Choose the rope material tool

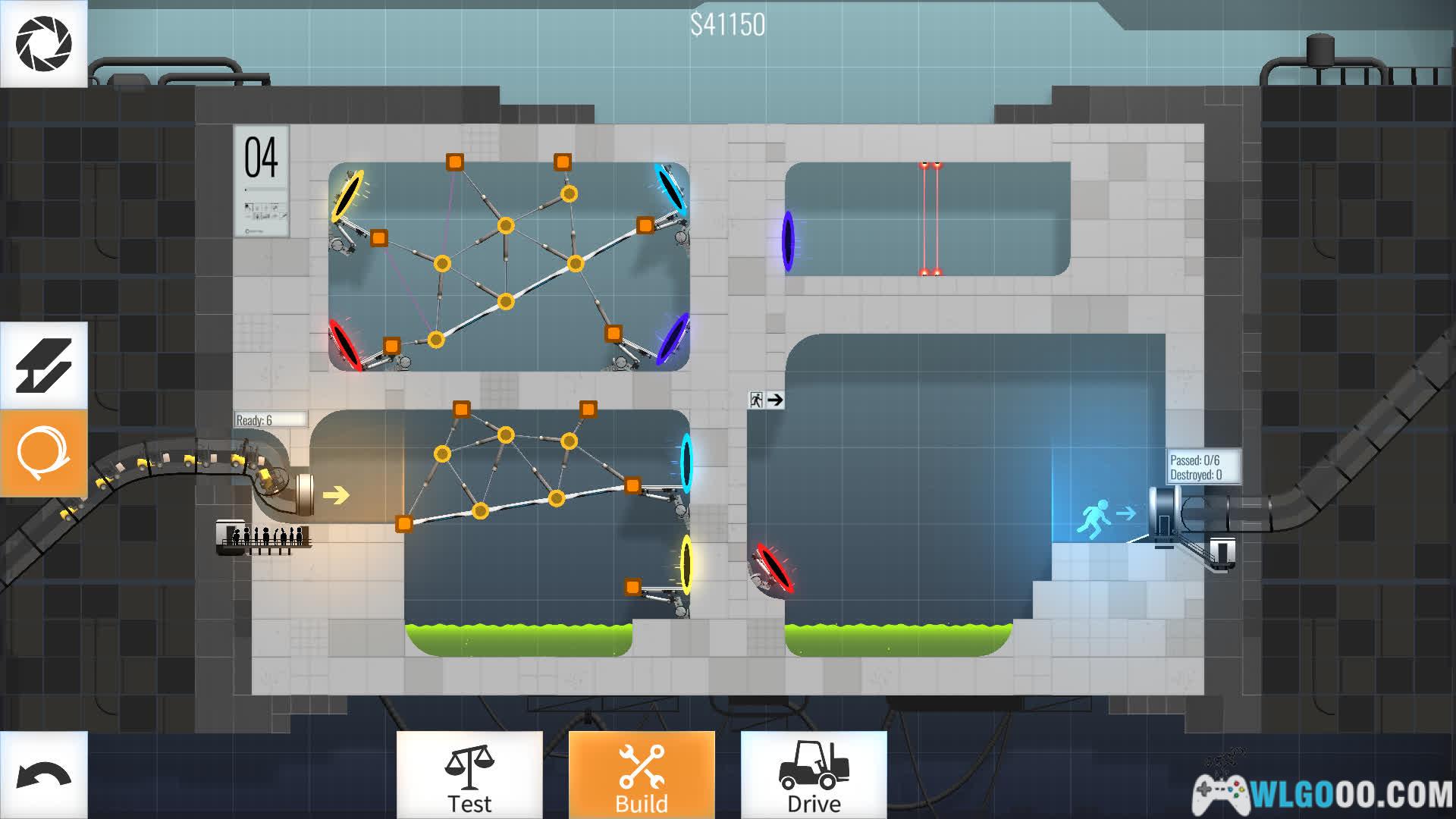click(43, 453)
